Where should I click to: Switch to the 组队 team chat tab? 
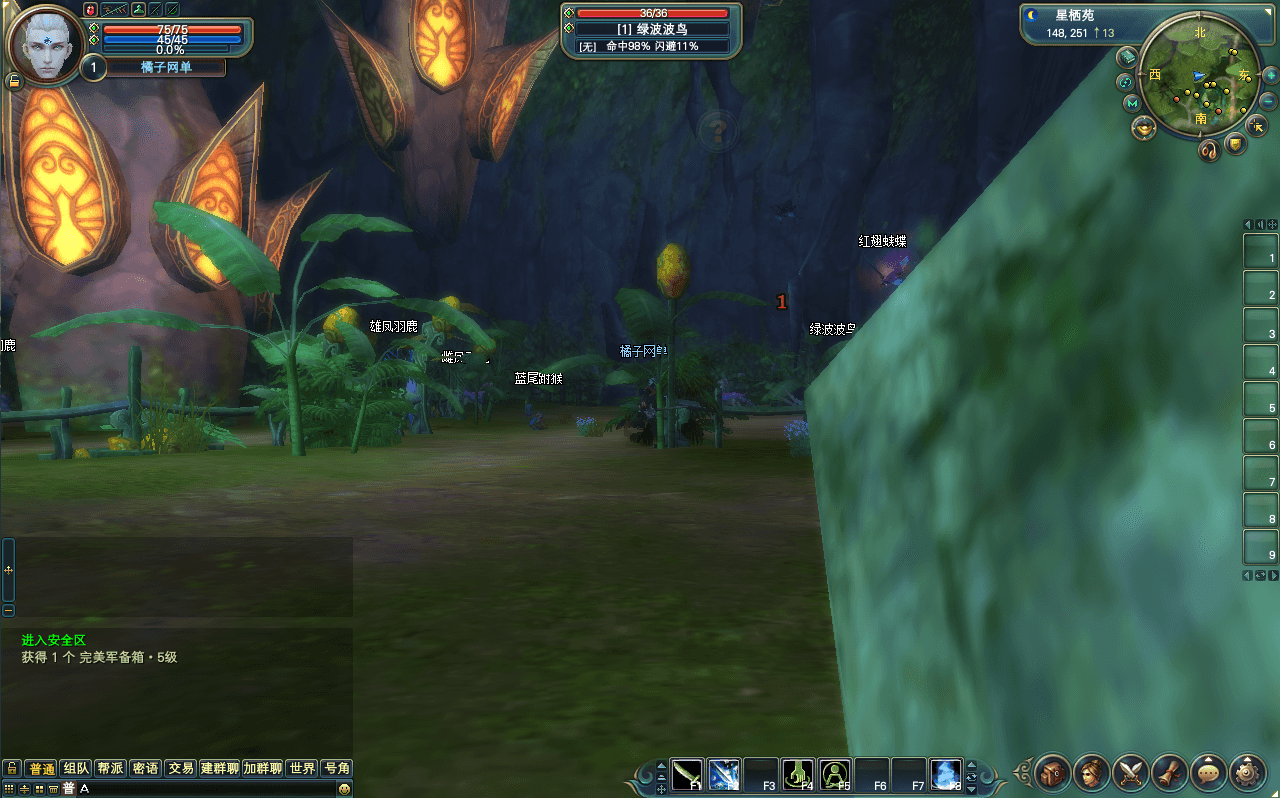click(76, 768)
